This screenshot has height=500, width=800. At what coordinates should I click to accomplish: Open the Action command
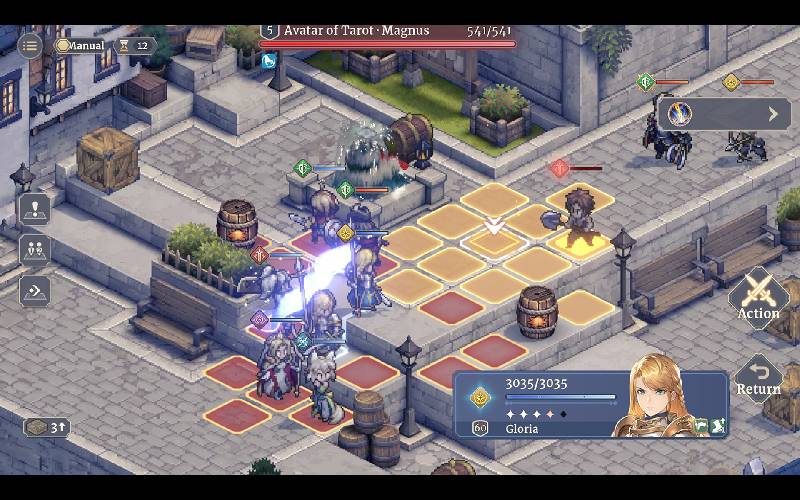pos(758,298)
